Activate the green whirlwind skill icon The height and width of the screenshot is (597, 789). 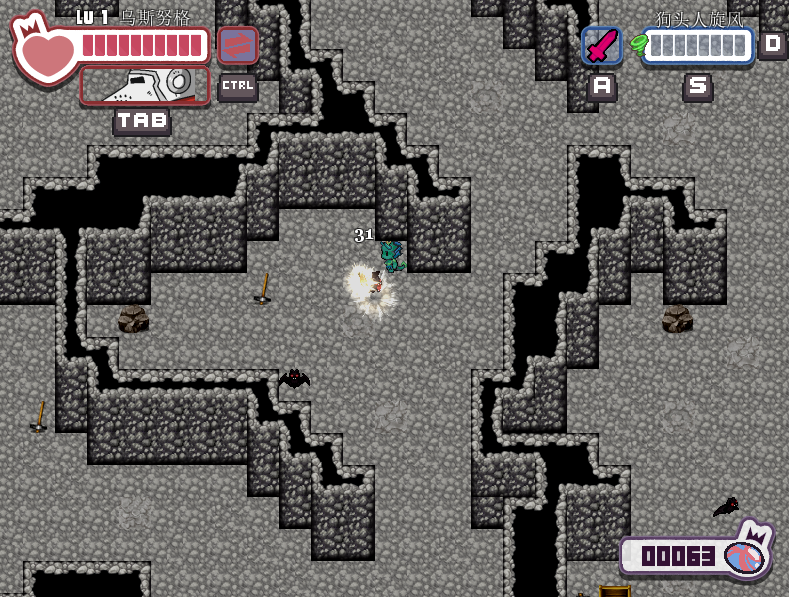point(638,45)
